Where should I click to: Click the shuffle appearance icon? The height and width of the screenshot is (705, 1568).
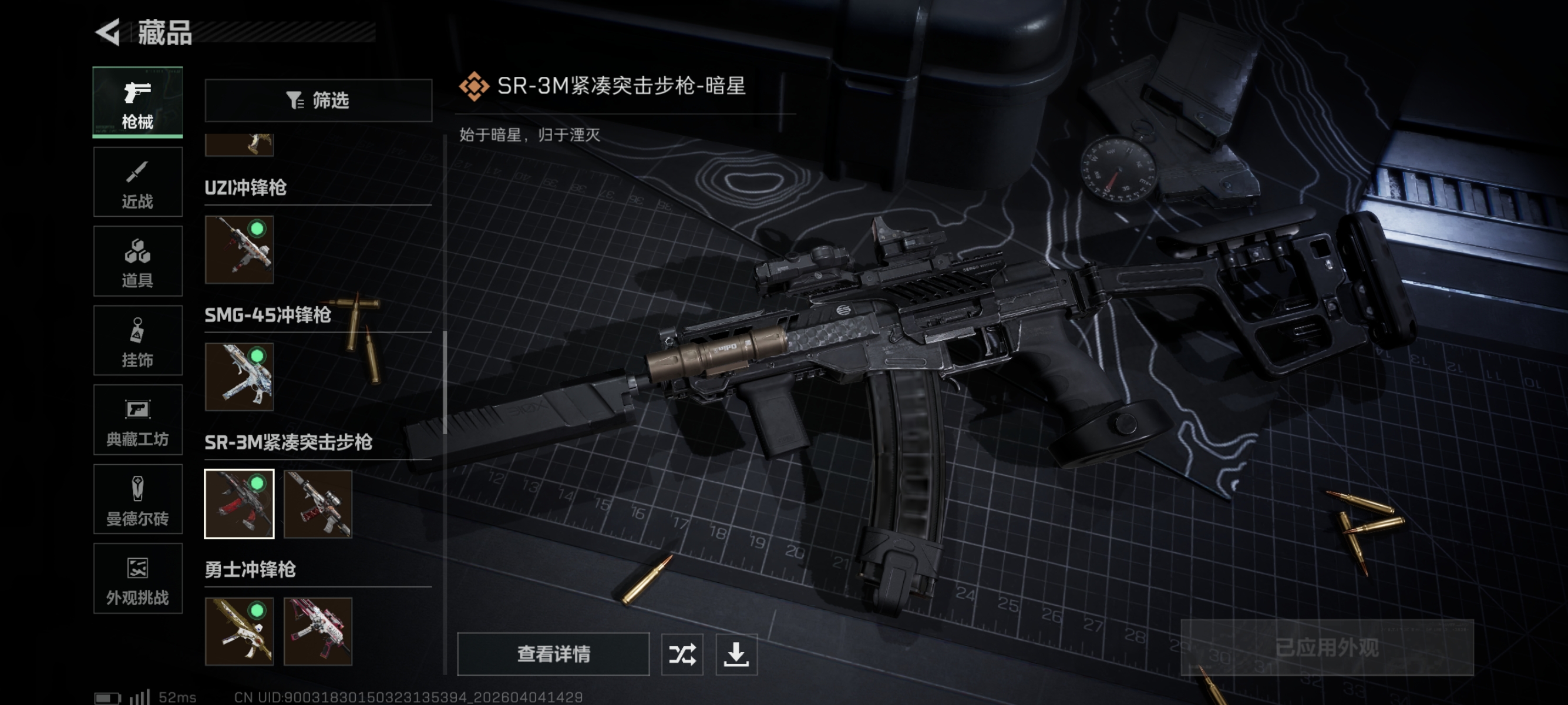click(x=683, y=655)
